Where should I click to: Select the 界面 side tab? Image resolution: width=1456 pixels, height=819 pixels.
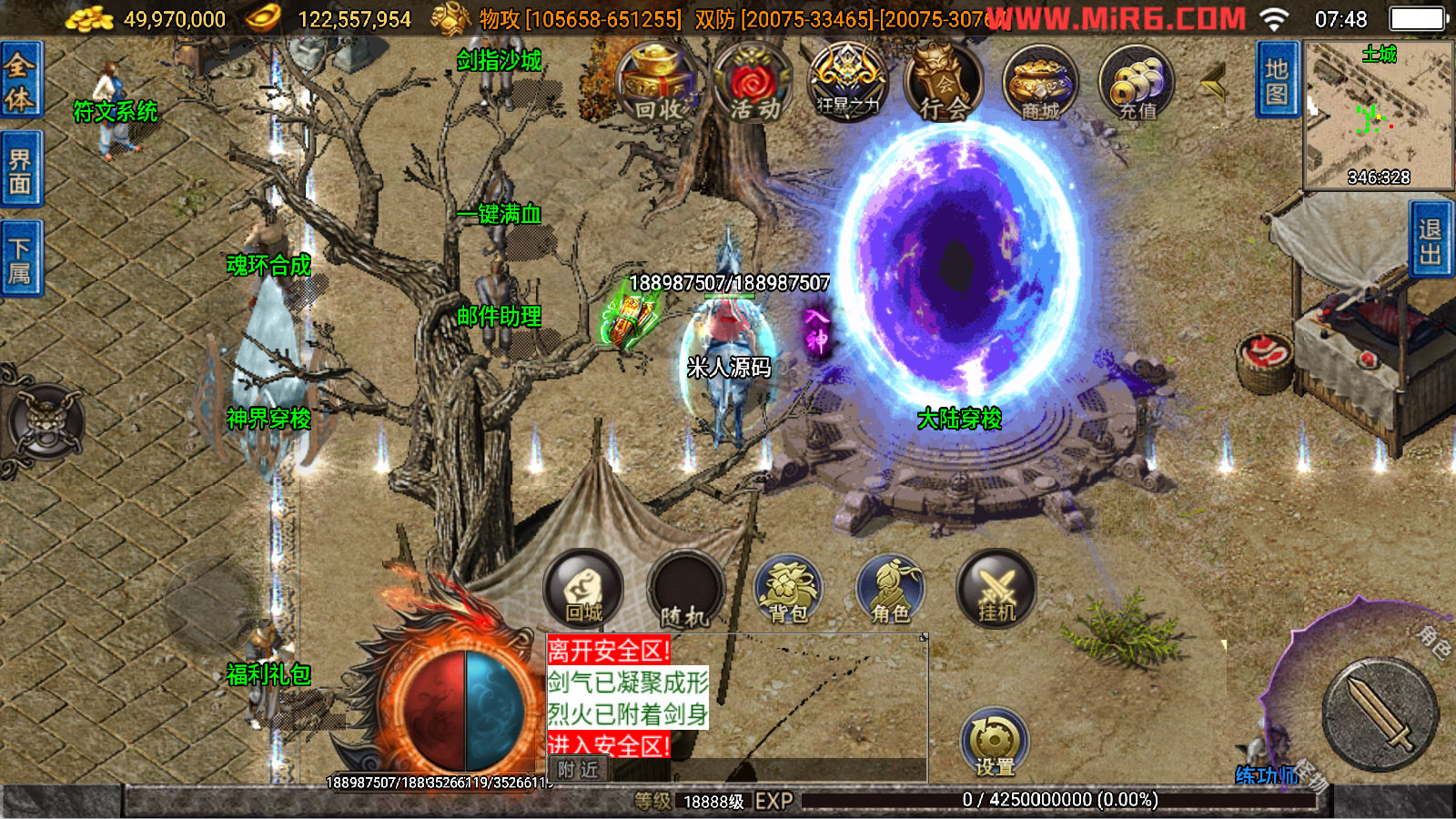point(20,170)
